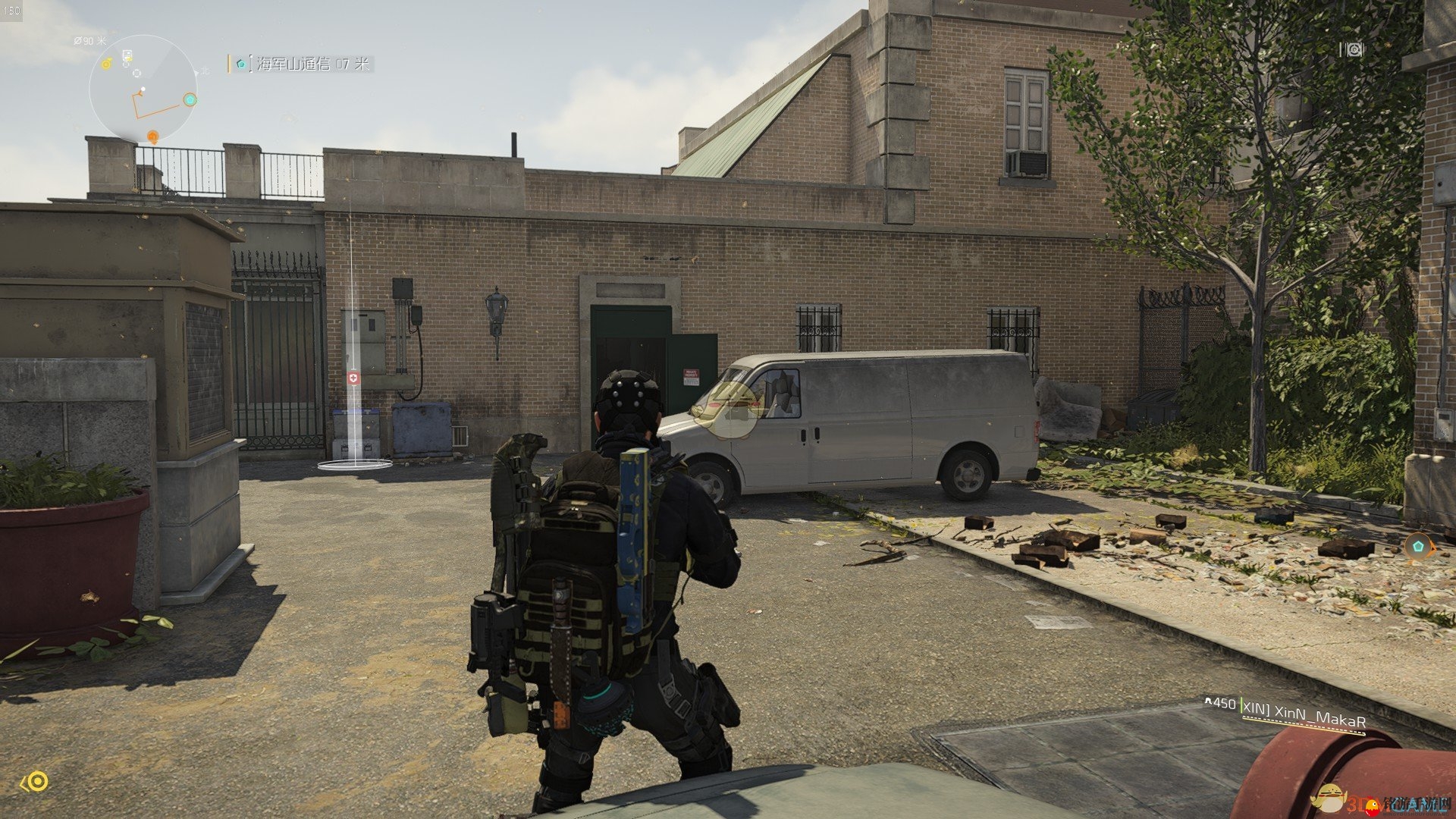Select the orange marker below the minimap
The width and height of the screenshot is (1456, 819).
152,137
